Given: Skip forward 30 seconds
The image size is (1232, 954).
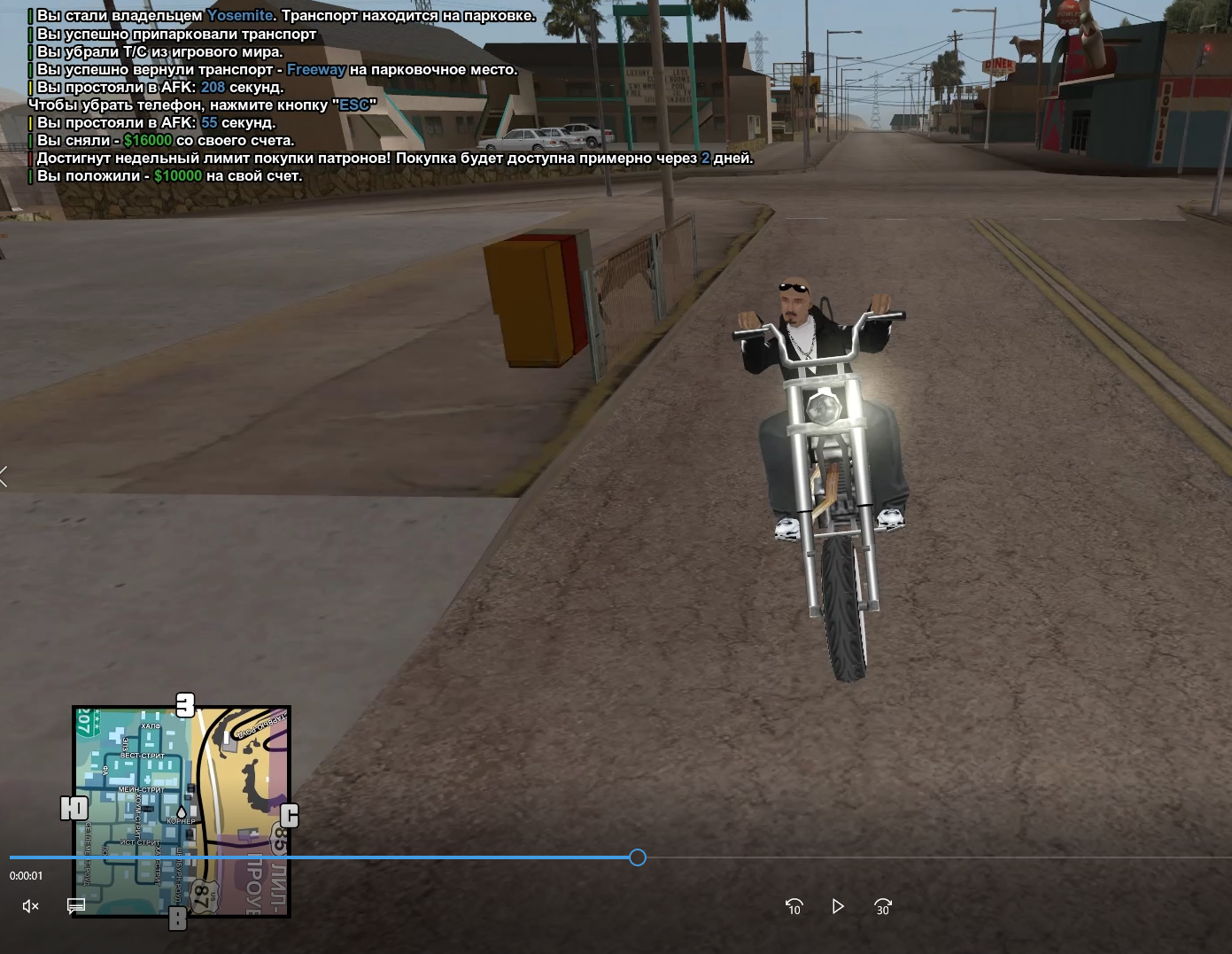Looking at the screenshot, I should [882, 906].
